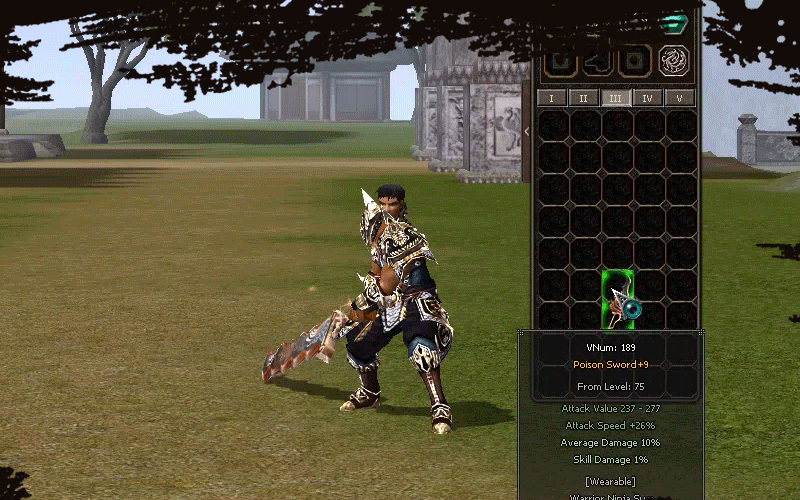Click the white dragon emblem button

tap(674, 62)
